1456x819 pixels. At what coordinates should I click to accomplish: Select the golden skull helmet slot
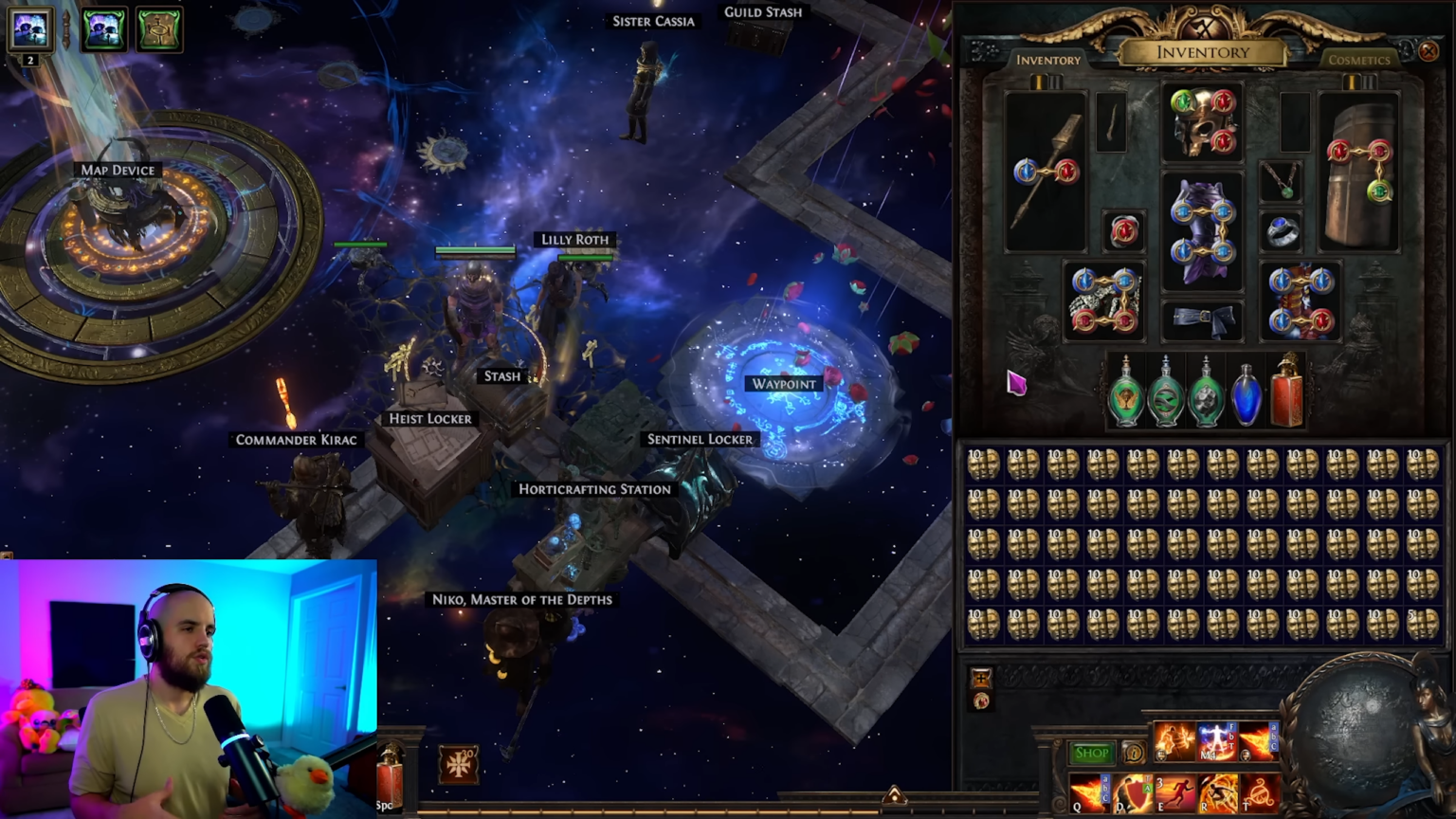(1202, 122)
